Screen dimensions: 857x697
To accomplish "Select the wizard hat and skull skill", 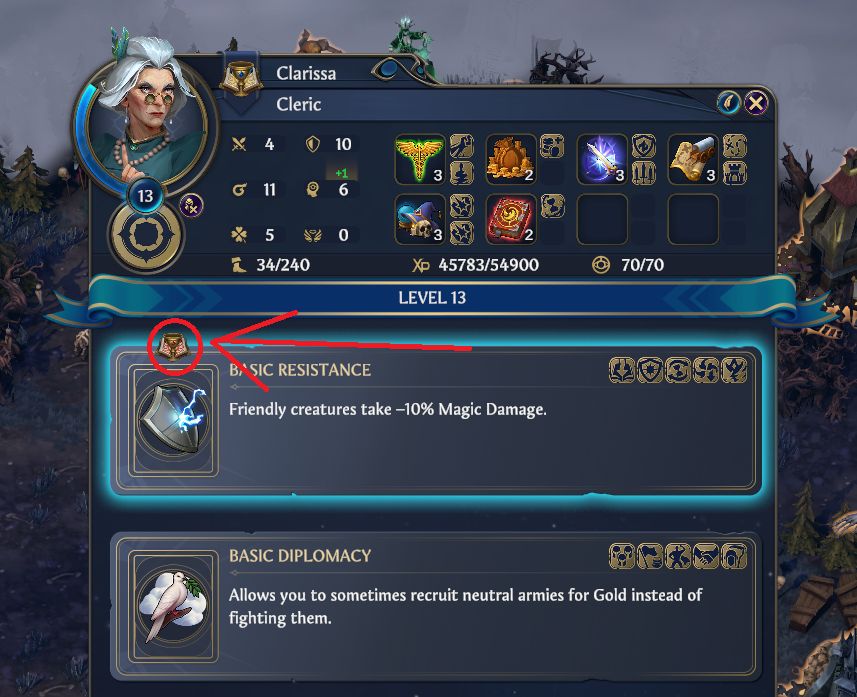I will pos(420,219).
